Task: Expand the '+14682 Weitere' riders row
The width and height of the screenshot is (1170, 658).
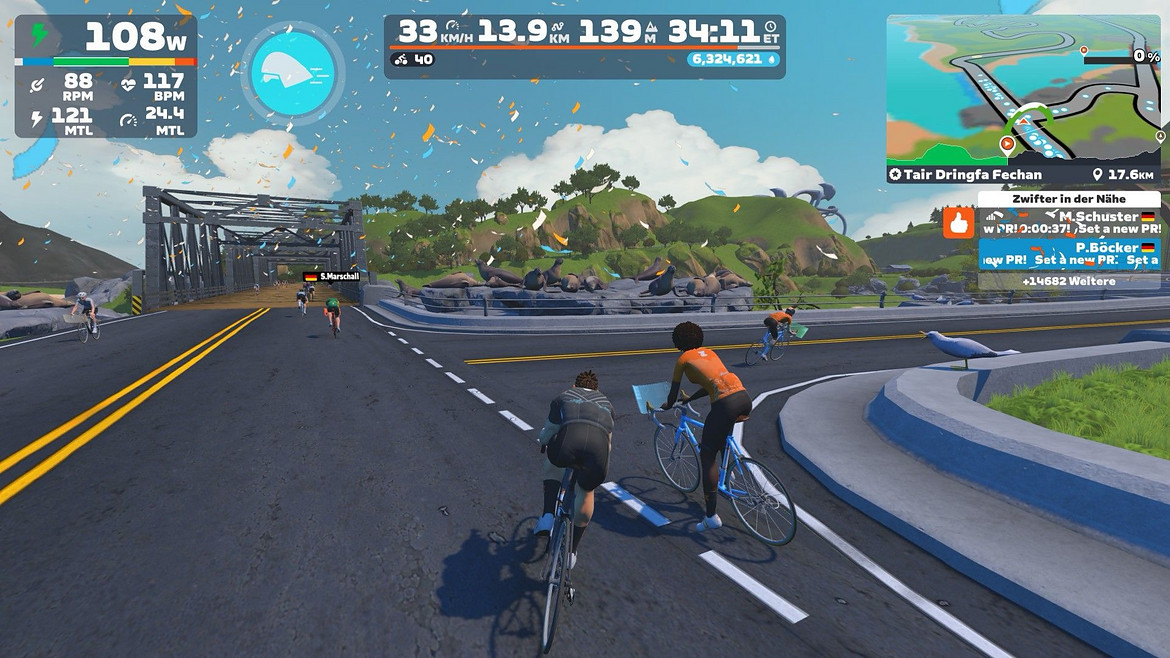Action: tap(1068, 282)
